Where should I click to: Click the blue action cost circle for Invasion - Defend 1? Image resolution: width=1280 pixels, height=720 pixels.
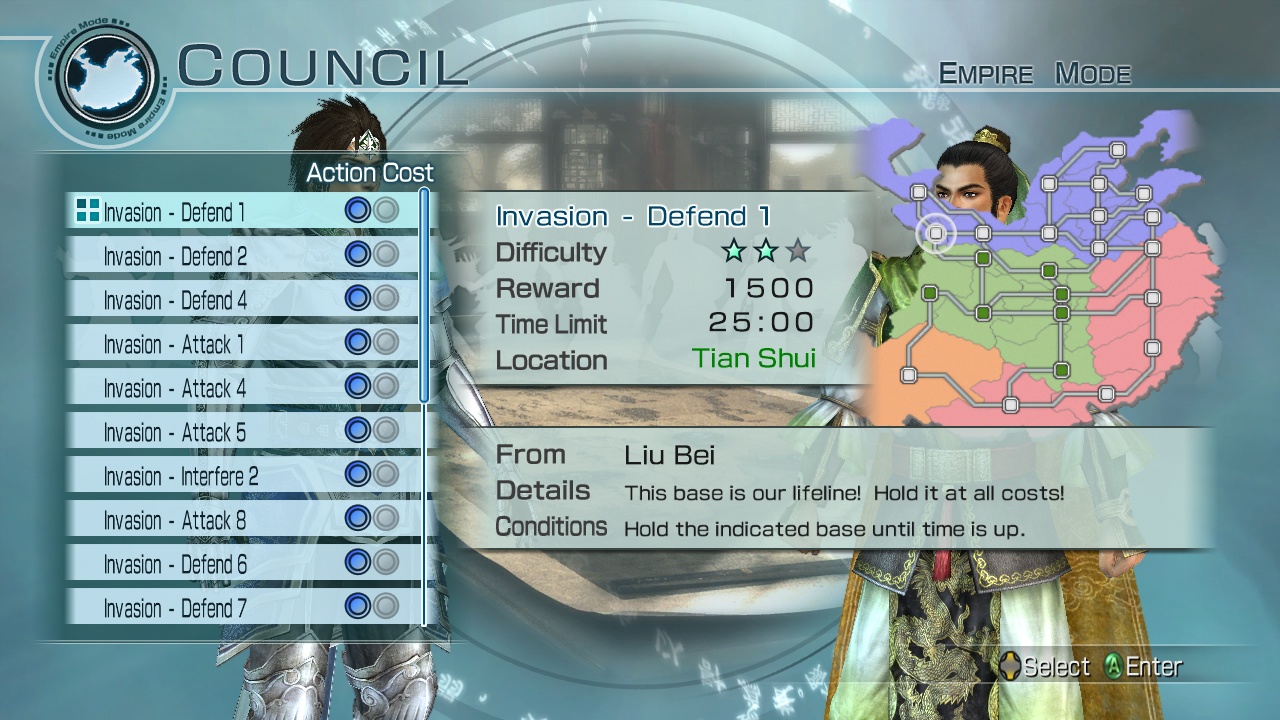click(x=360, y=210)
